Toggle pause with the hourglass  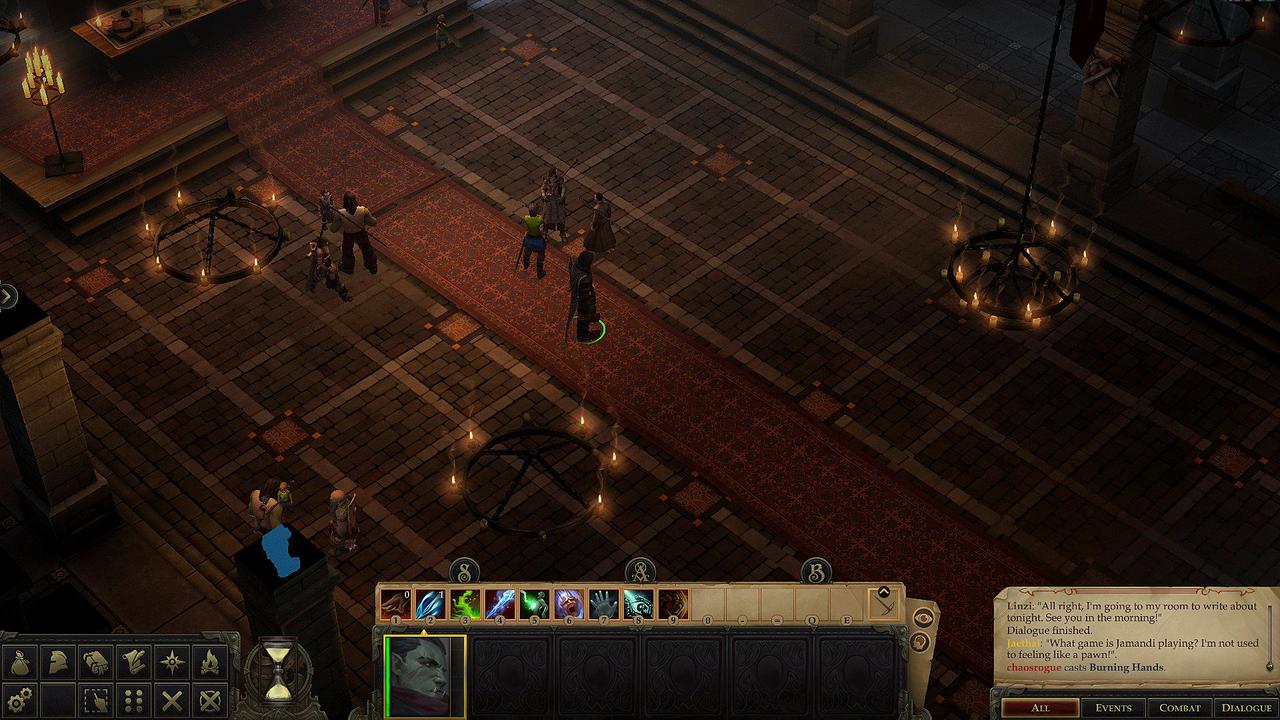click(280, 668)
